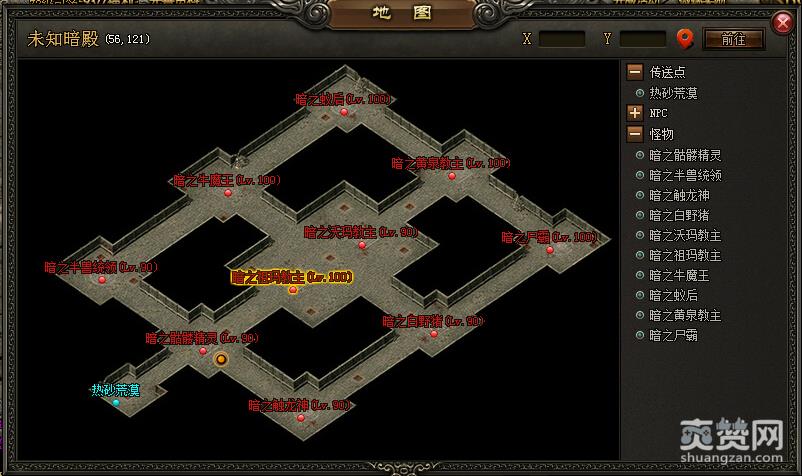
Task: Collapse the 传送点 category
Action: (x=635, y=72)
